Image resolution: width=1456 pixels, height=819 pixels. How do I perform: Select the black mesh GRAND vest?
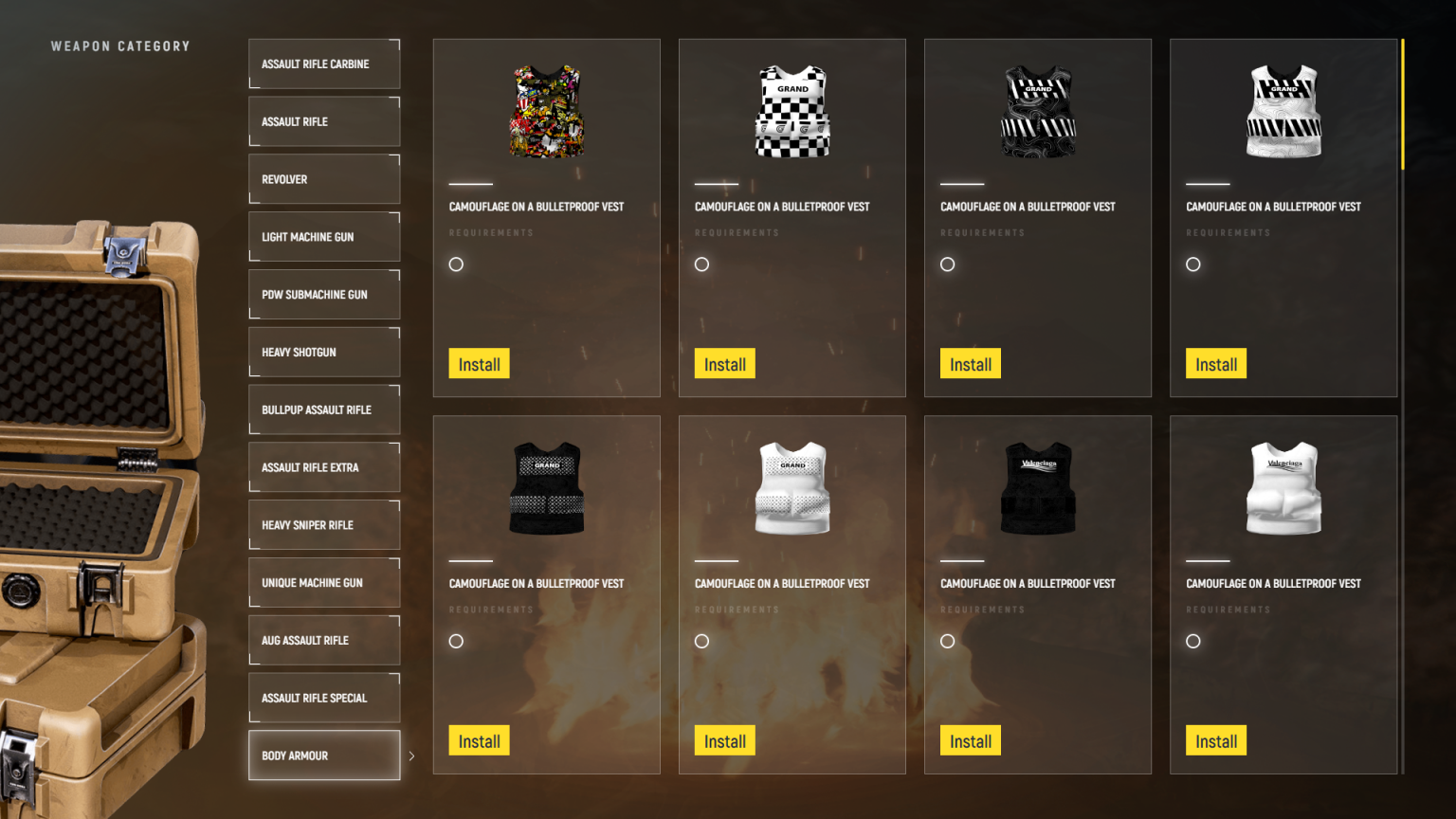(x=546, y=486)
